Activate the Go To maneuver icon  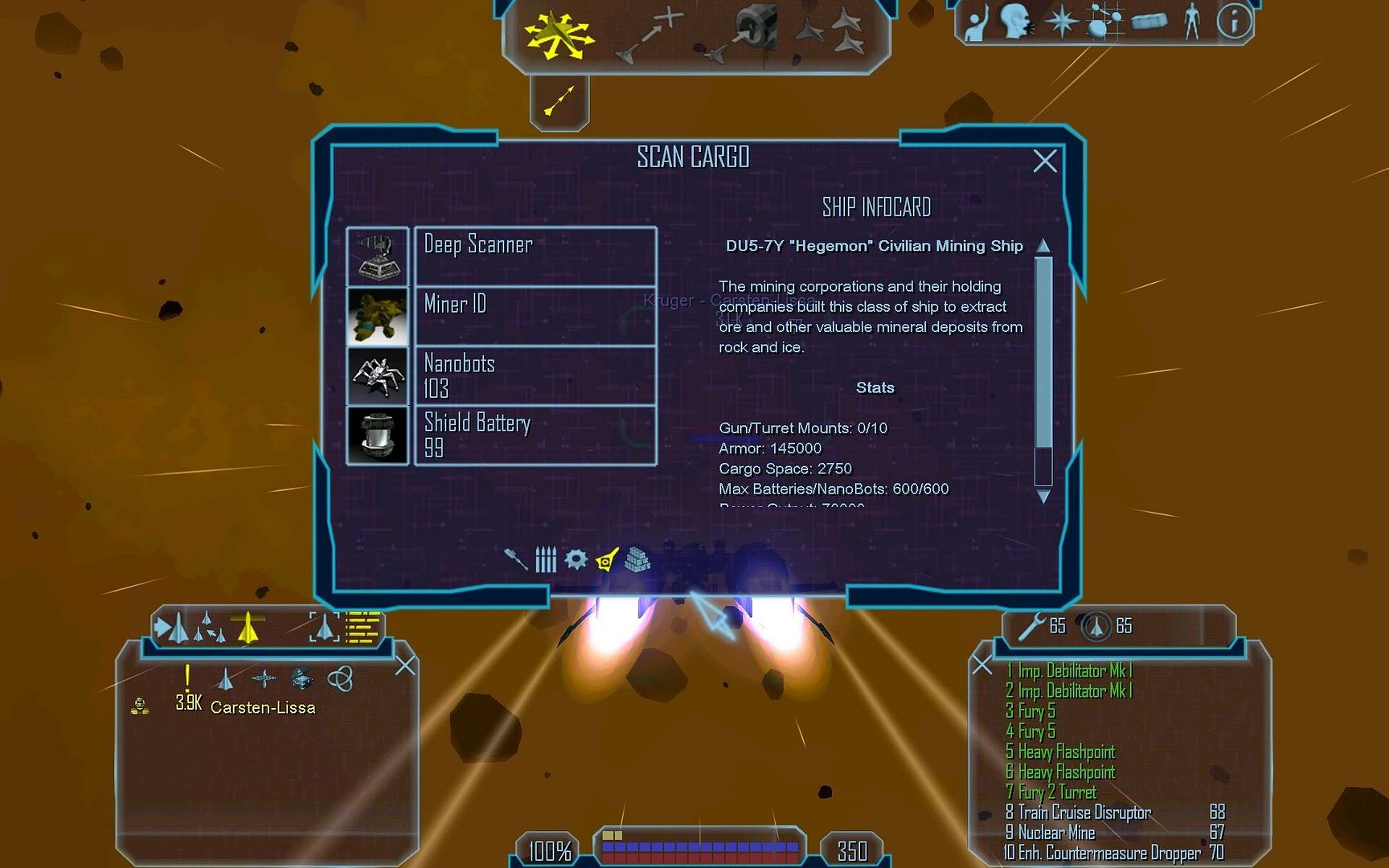pyautogui.click(x=649, y=35)
